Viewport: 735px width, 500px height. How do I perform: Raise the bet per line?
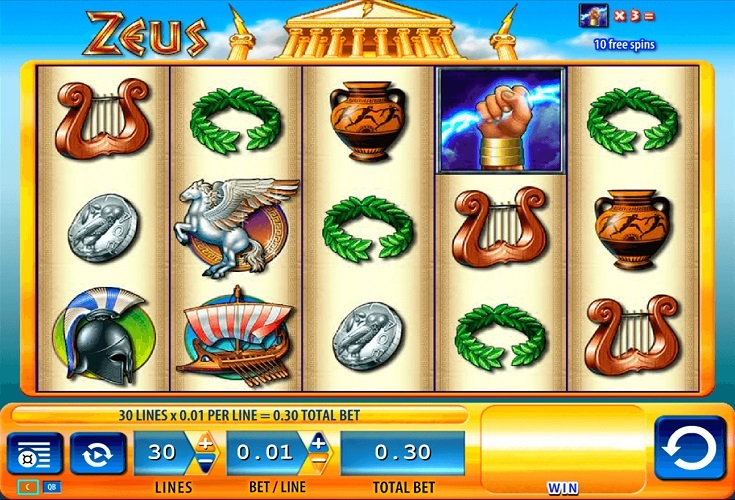click(x=318, y=442)
